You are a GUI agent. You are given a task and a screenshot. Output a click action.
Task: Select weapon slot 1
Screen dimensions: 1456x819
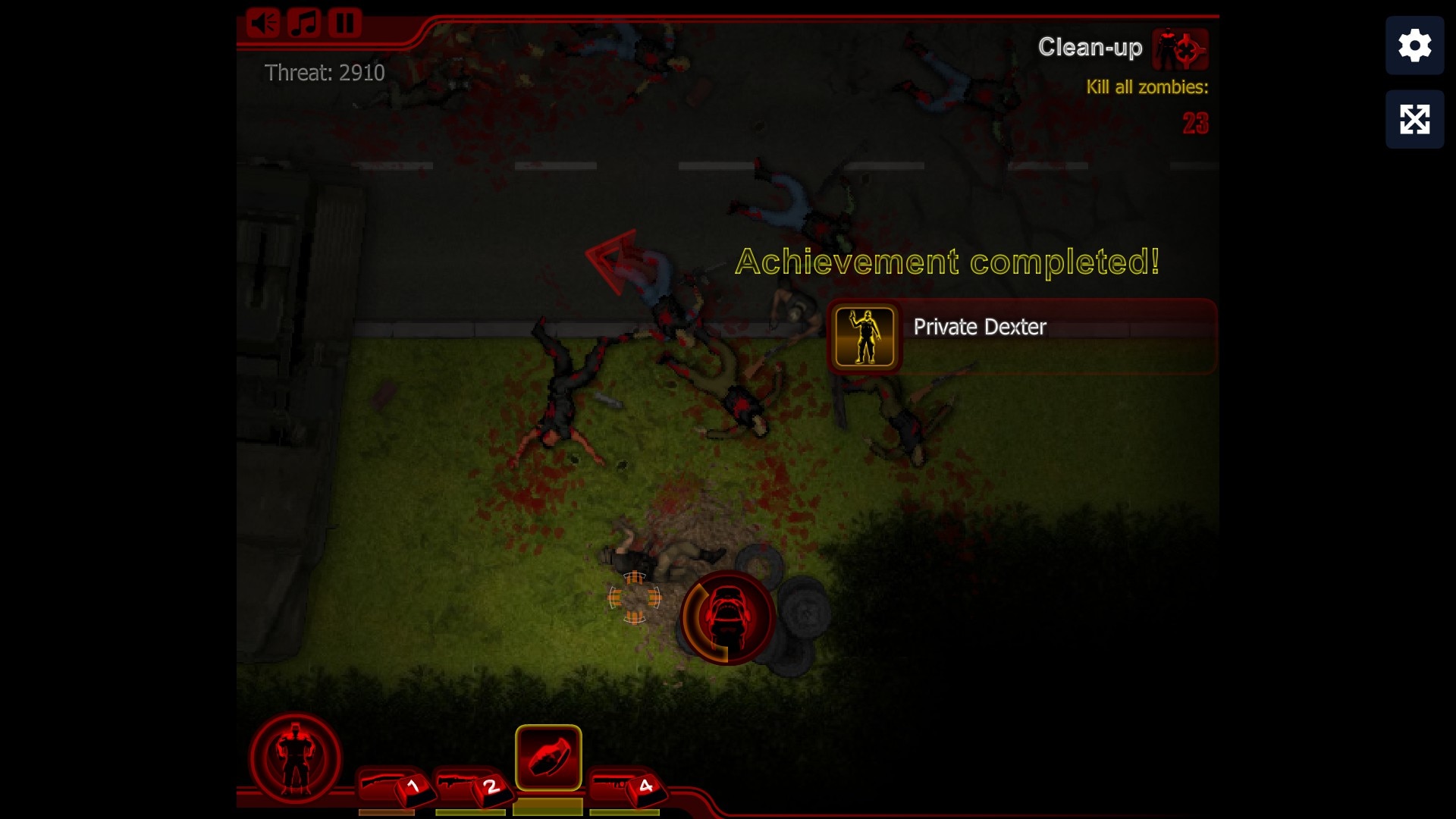[393, 786]
